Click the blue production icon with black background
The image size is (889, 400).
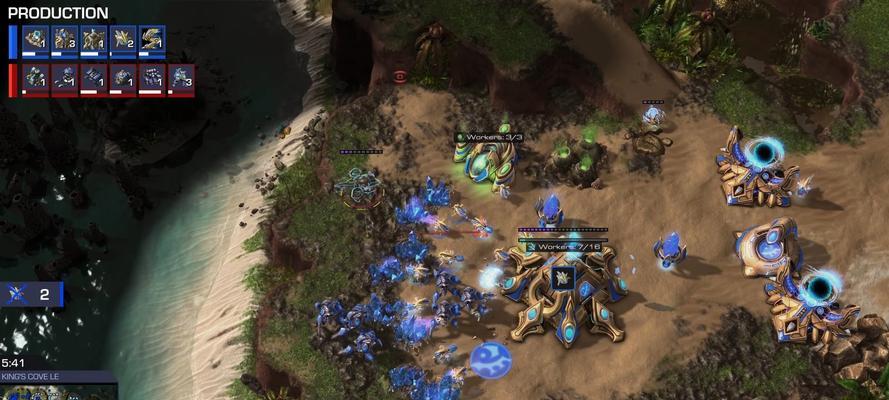coord(152,41)
